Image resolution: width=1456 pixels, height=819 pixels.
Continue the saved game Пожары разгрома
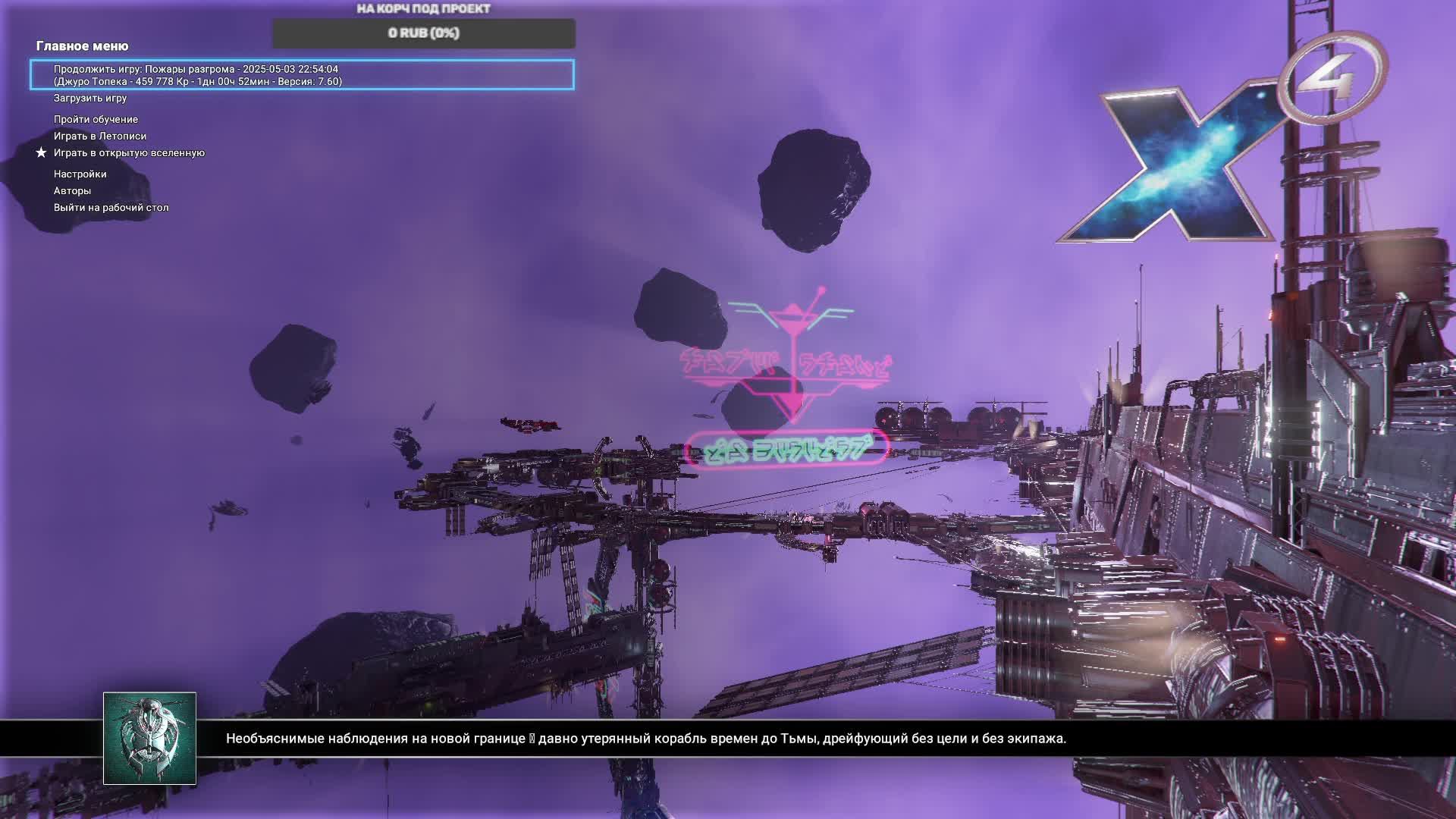click(x=302, y=75)
